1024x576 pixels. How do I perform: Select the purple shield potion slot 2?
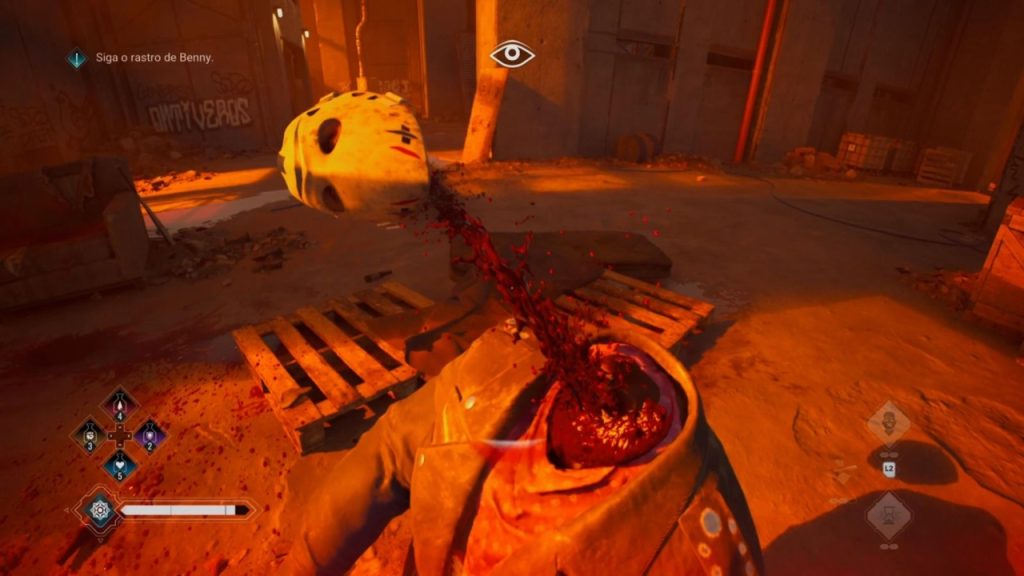150,435
